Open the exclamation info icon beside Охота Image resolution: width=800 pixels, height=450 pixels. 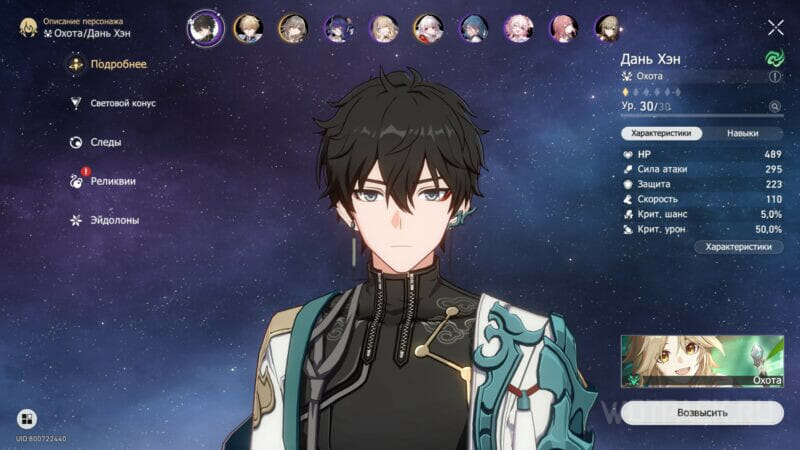tap(775, 76)
